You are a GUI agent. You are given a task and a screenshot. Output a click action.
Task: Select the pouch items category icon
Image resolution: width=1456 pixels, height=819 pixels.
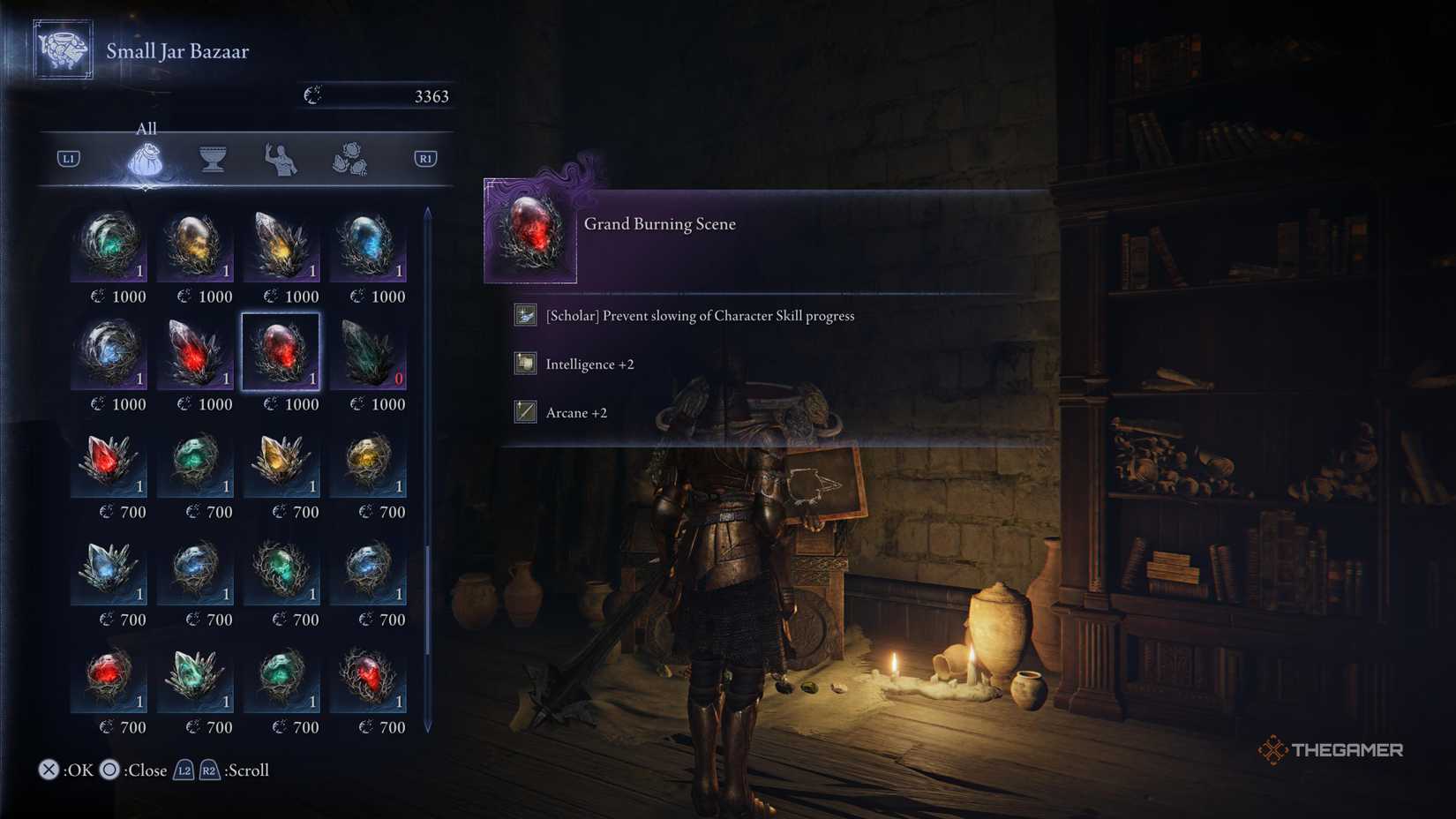(146, 160)
